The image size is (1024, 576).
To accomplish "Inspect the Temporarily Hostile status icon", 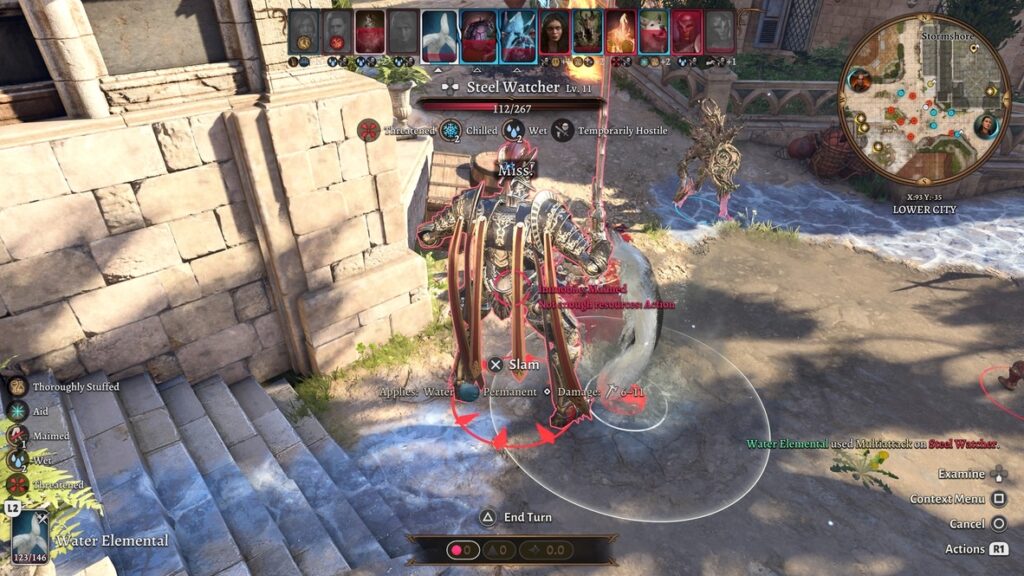I will [x=562, y=130].
